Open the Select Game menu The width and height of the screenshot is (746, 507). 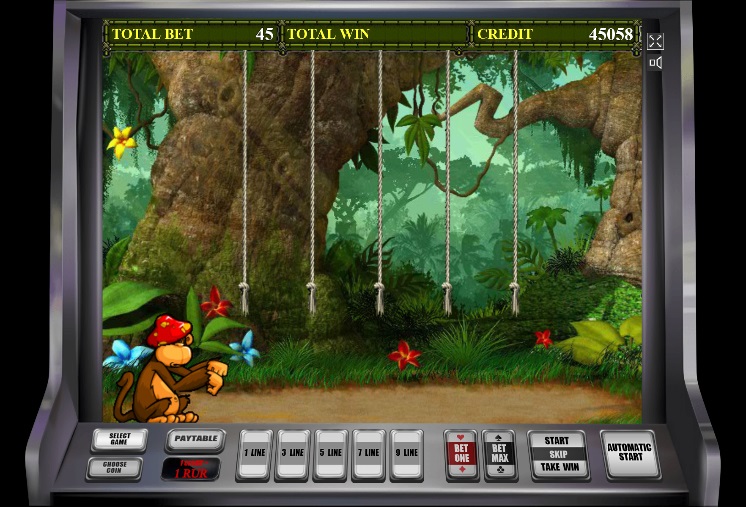click(119, 440)
